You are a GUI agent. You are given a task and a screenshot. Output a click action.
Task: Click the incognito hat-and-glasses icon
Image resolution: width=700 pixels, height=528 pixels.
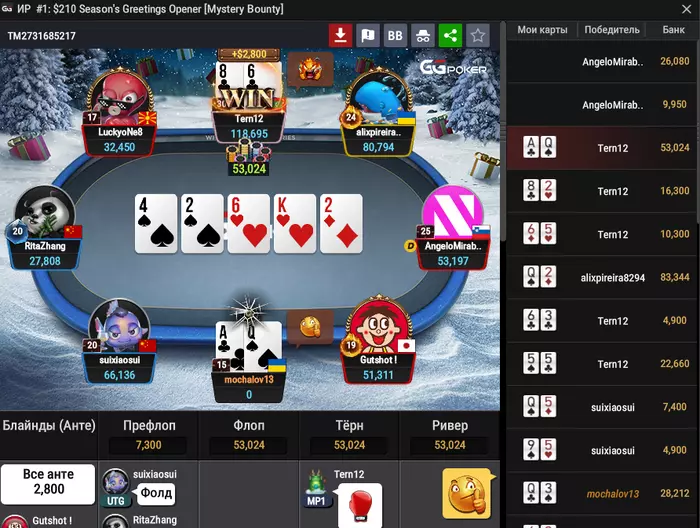click(x=423, y=36)
